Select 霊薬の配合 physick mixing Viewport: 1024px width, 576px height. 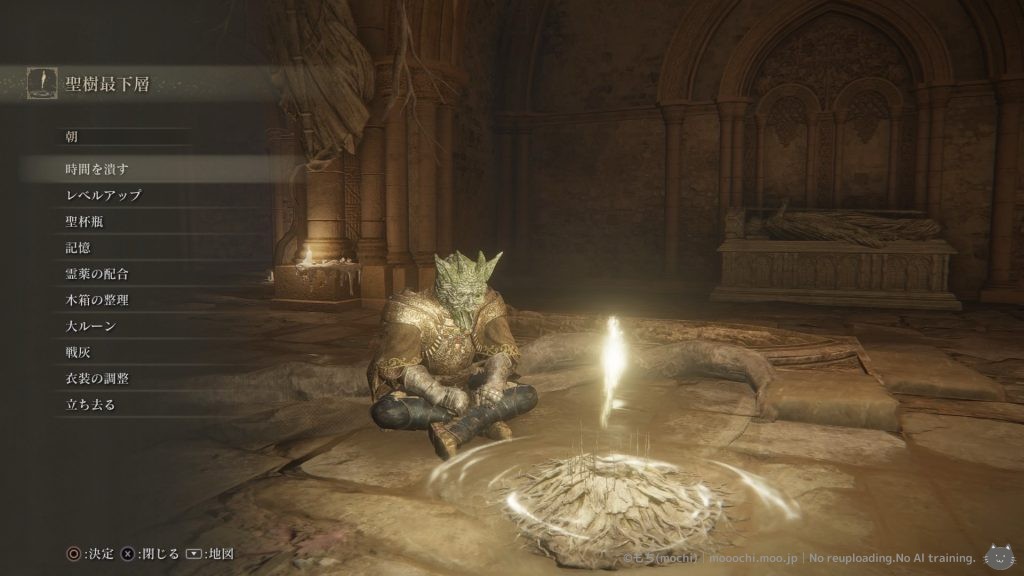coord(97,273)
